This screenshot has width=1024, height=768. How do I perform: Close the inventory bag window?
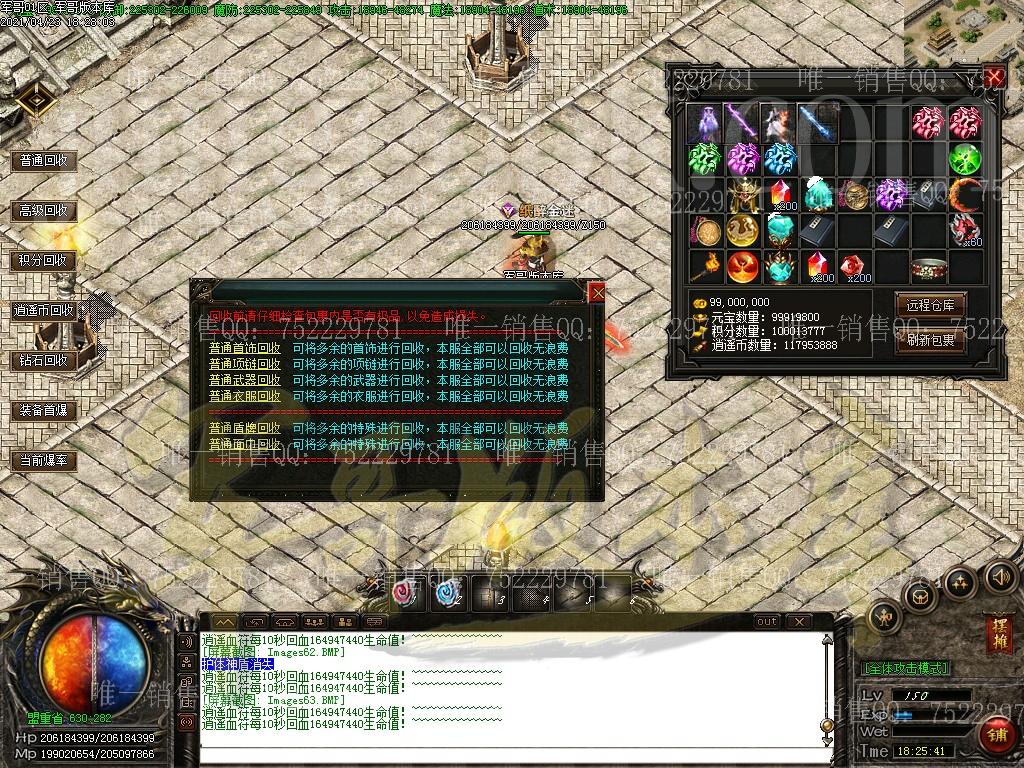click(993, 78)
